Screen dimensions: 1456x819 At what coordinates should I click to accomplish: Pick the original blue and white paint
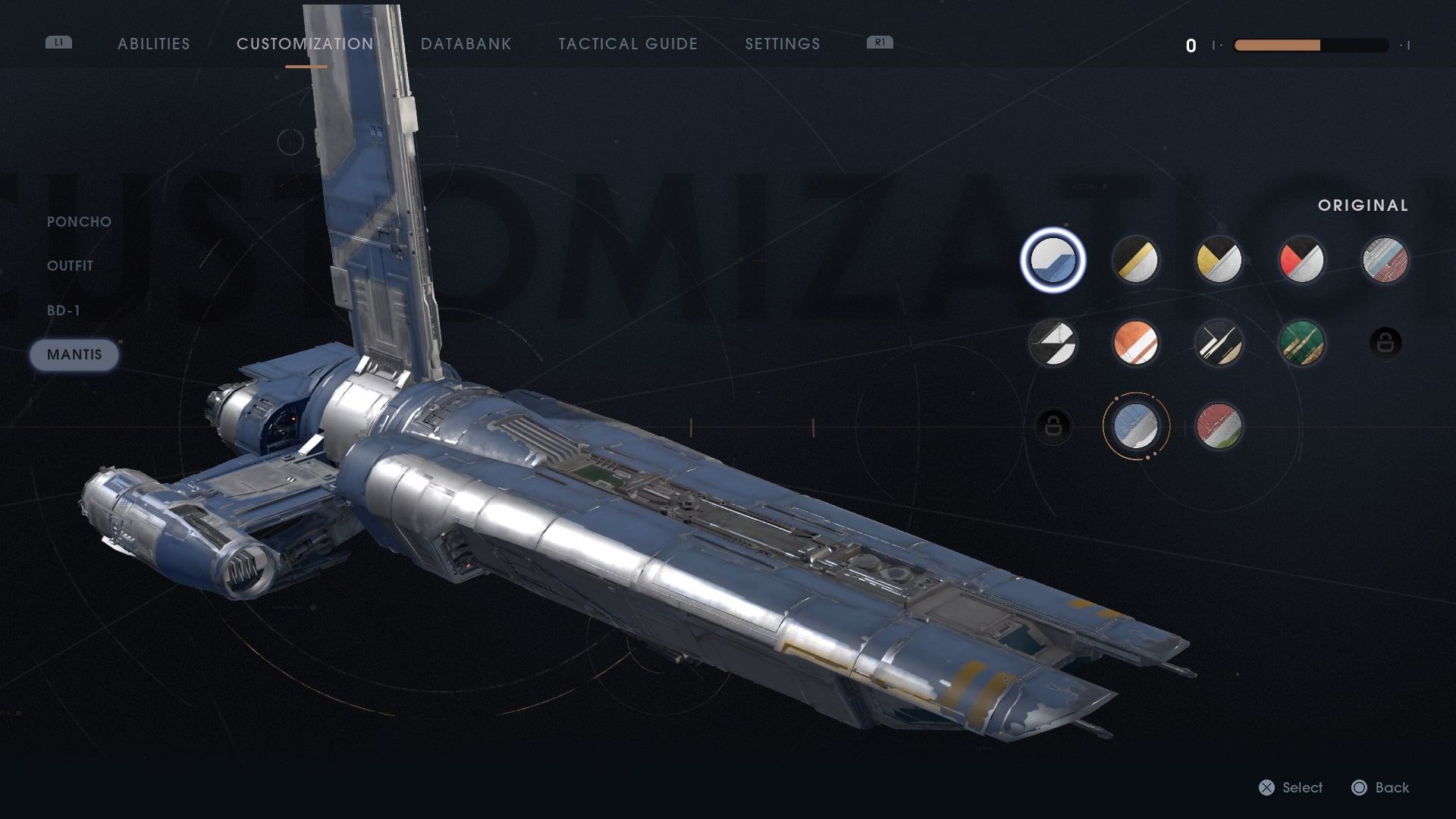point(1053,260)
